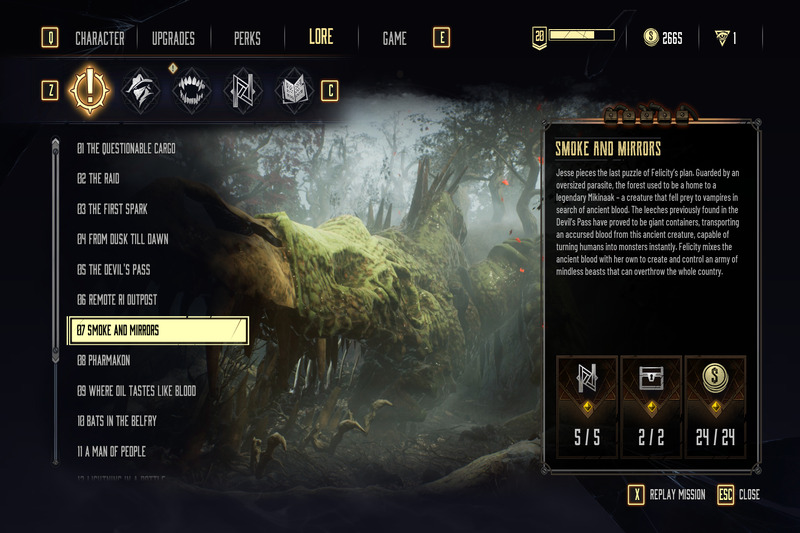Select the exclamation mark lore category
This screenshot has height=533, width=800.
pyautogui.click(x=88, y=90)
